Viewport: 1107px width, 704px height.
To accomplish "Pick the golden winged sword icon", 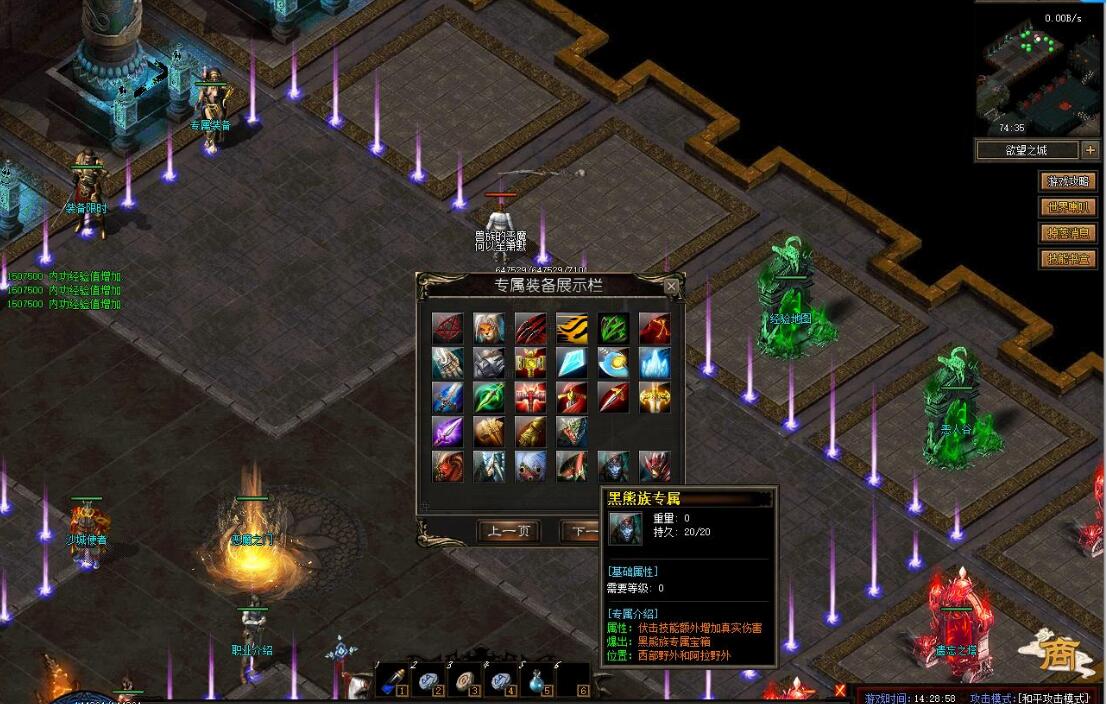I will coord(655,397).
